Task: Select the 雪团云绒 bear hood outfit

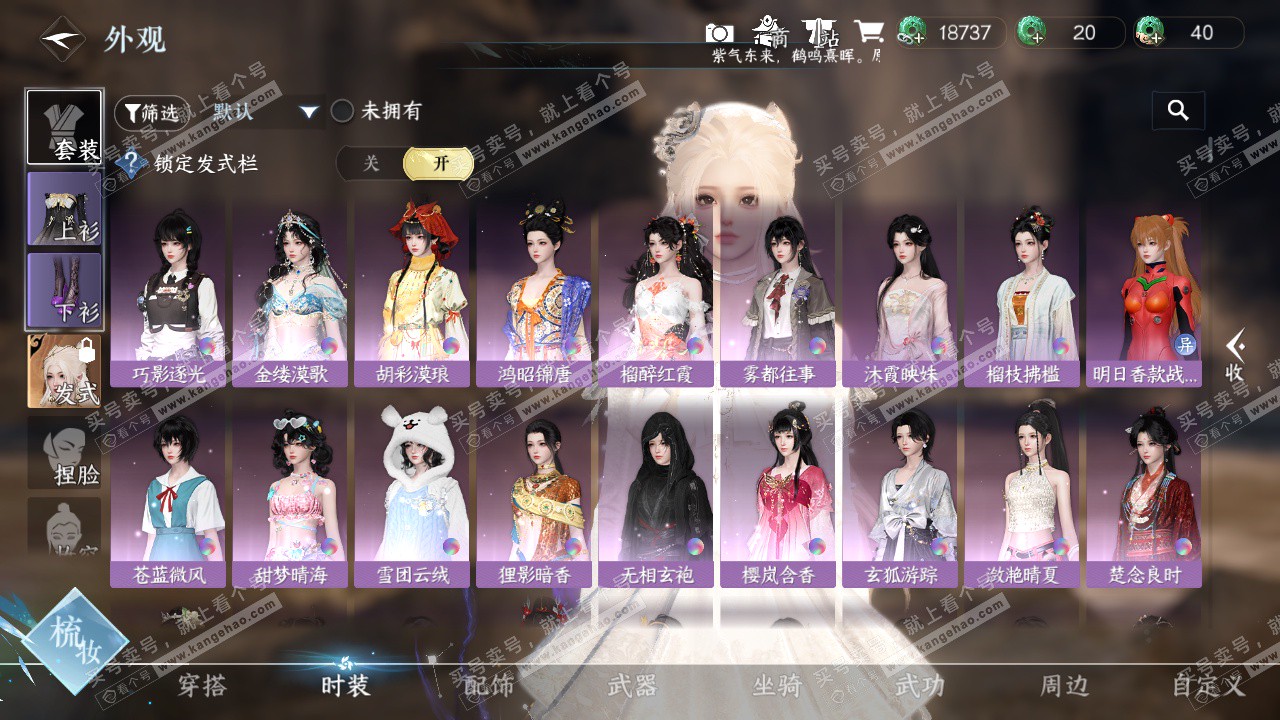Action: click(412, 495)
